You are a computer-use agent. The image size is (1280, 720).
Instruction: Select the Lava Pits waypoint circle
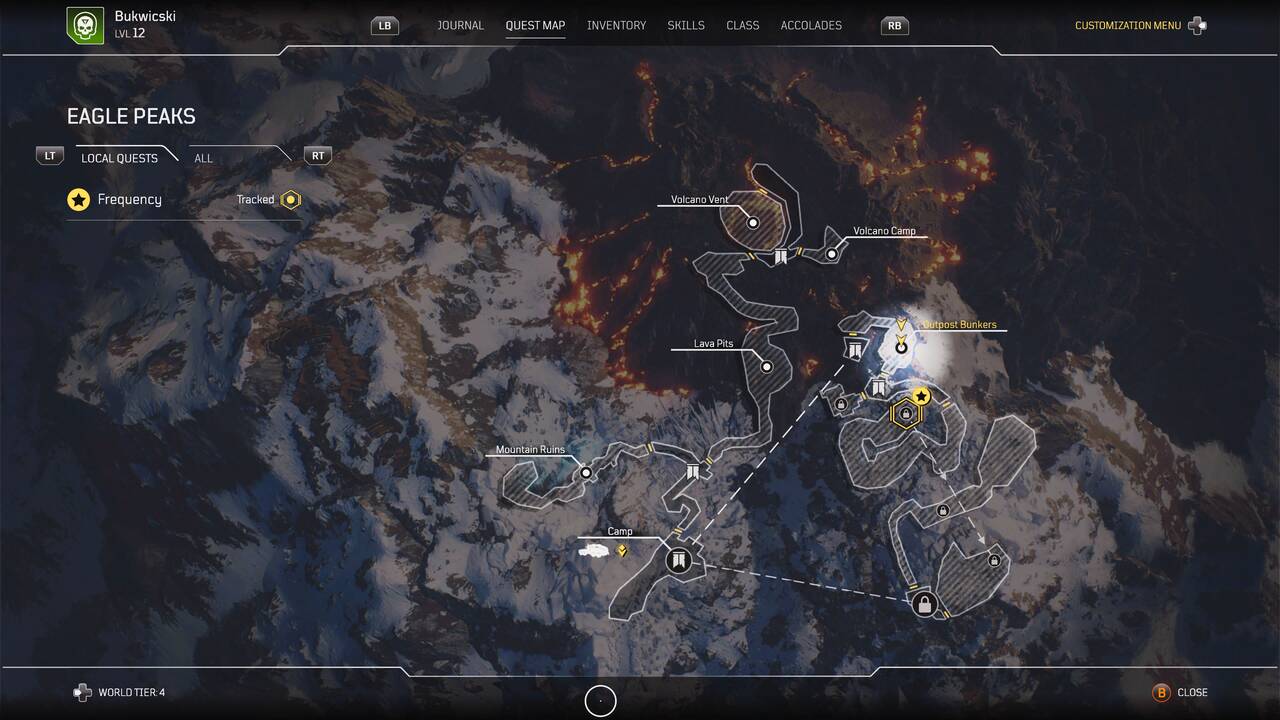click(767, 366)
